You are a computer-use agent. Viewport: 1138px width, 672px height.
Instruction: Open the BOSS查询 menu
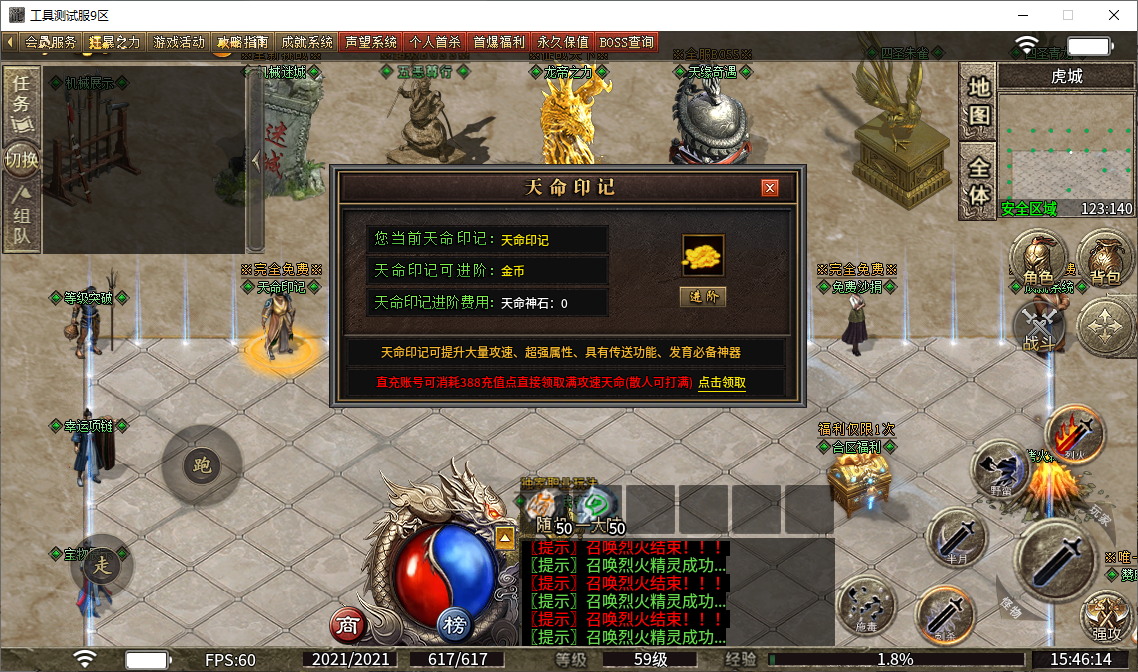(627, 42)
